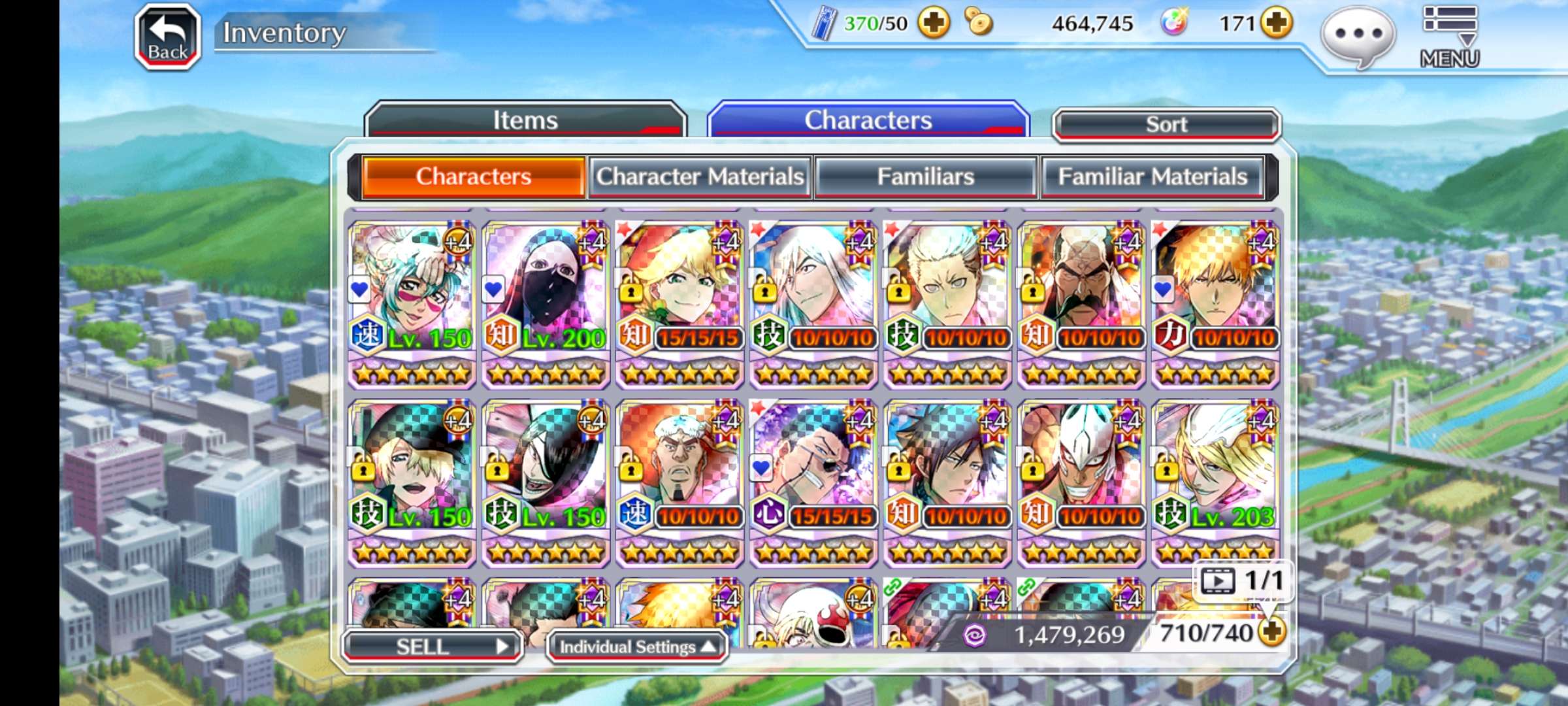Expand inventory capacity next to 710/740
1568x706 pixels.
tap(1272, 632)
